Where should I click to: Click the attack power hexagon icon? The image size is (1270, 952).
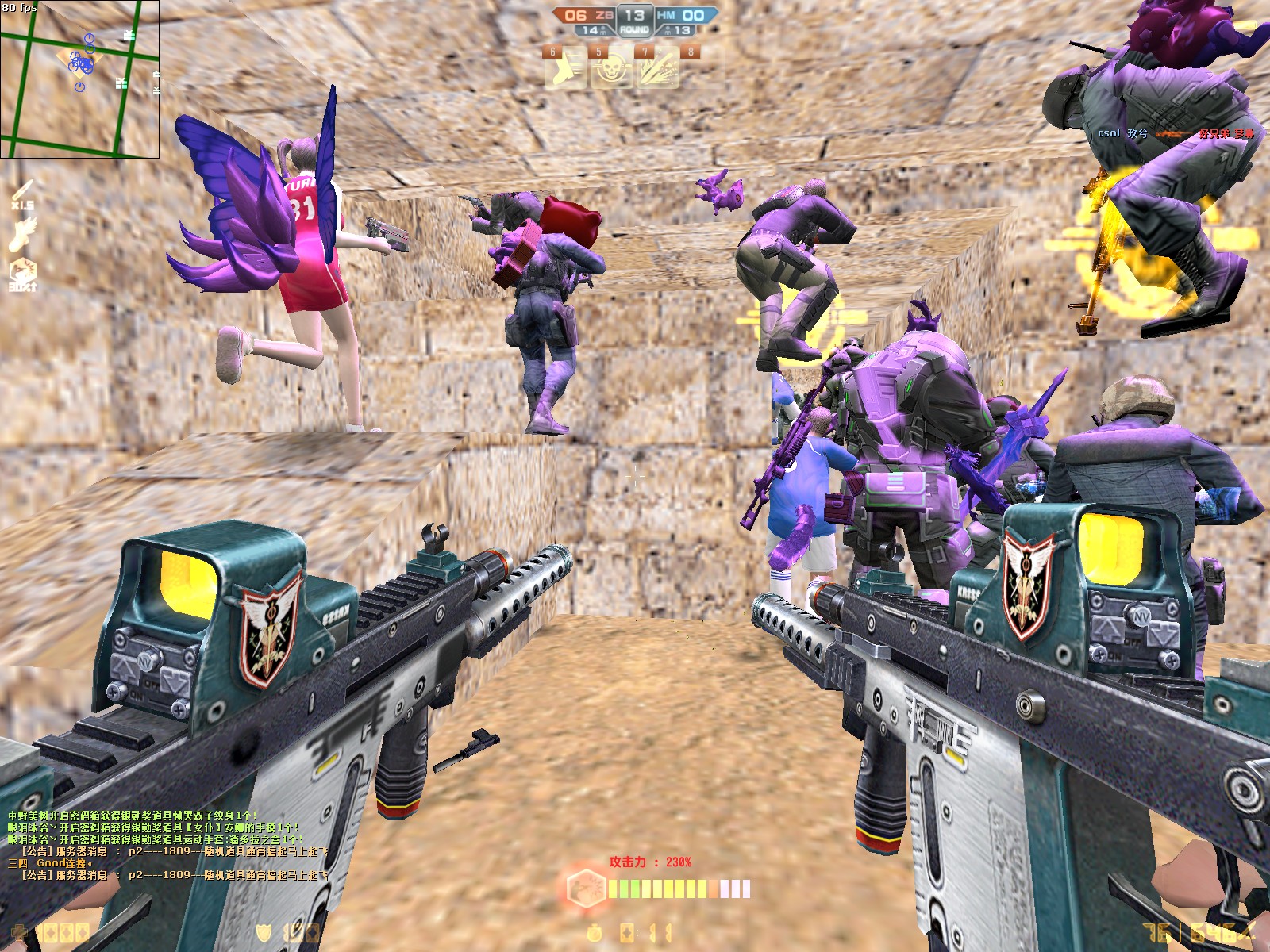click(x=586, y=887)
